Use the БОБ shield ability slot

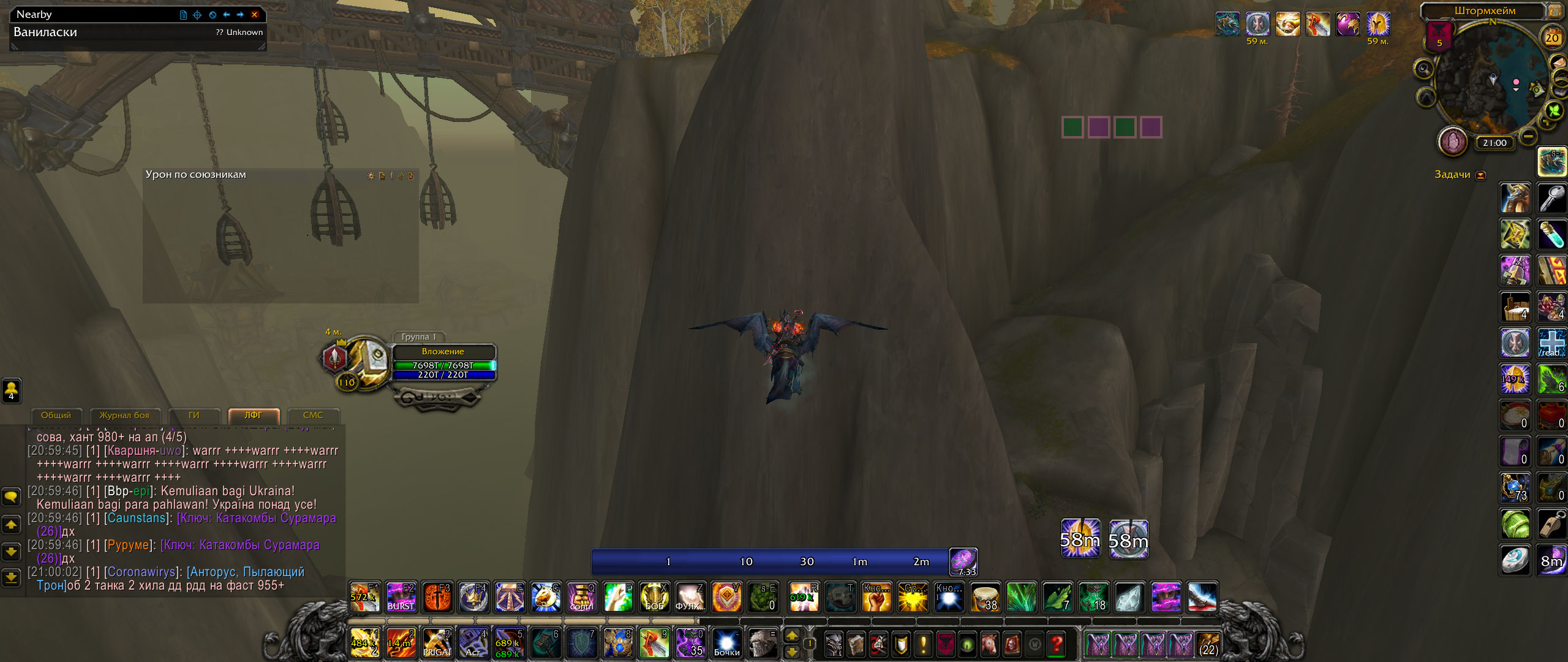tap(654, 597)
